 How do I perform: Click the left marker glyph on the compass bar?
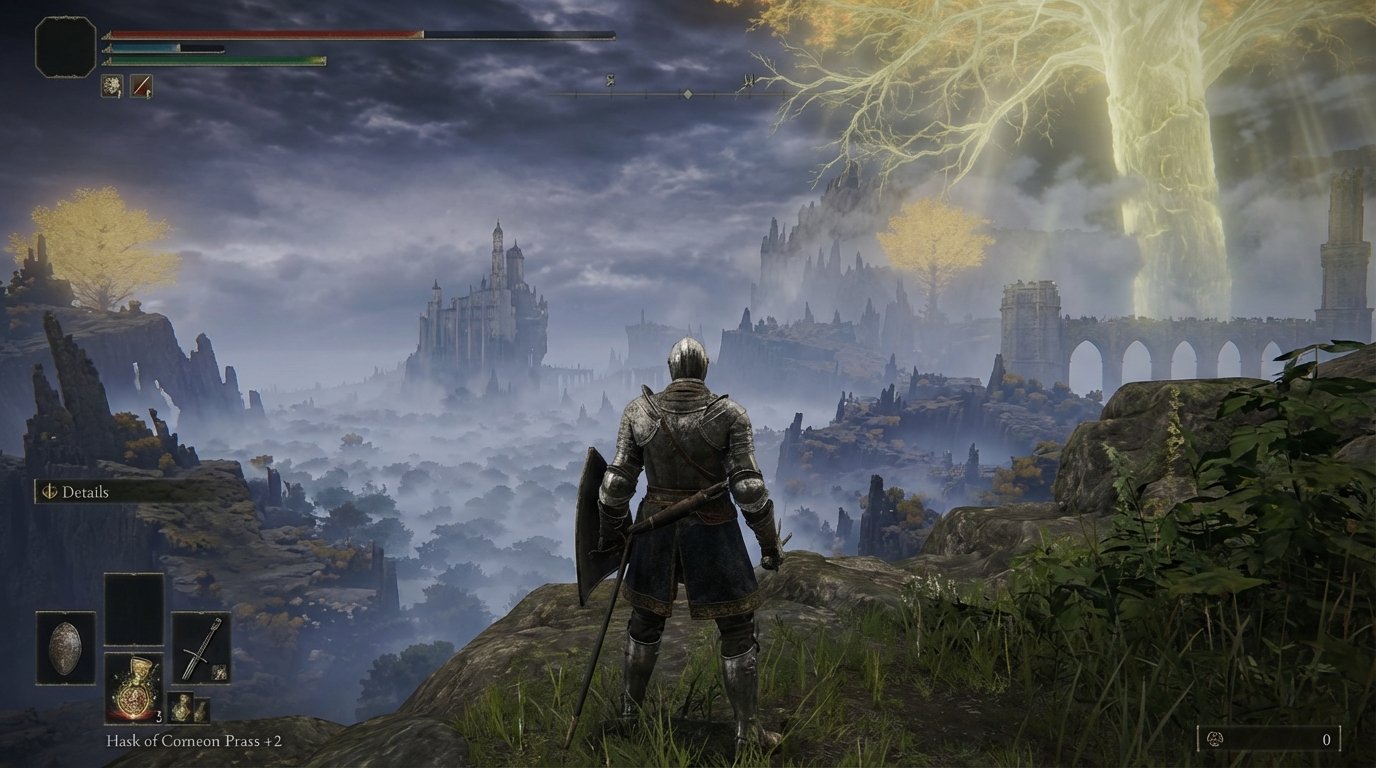tap(610, 82)
